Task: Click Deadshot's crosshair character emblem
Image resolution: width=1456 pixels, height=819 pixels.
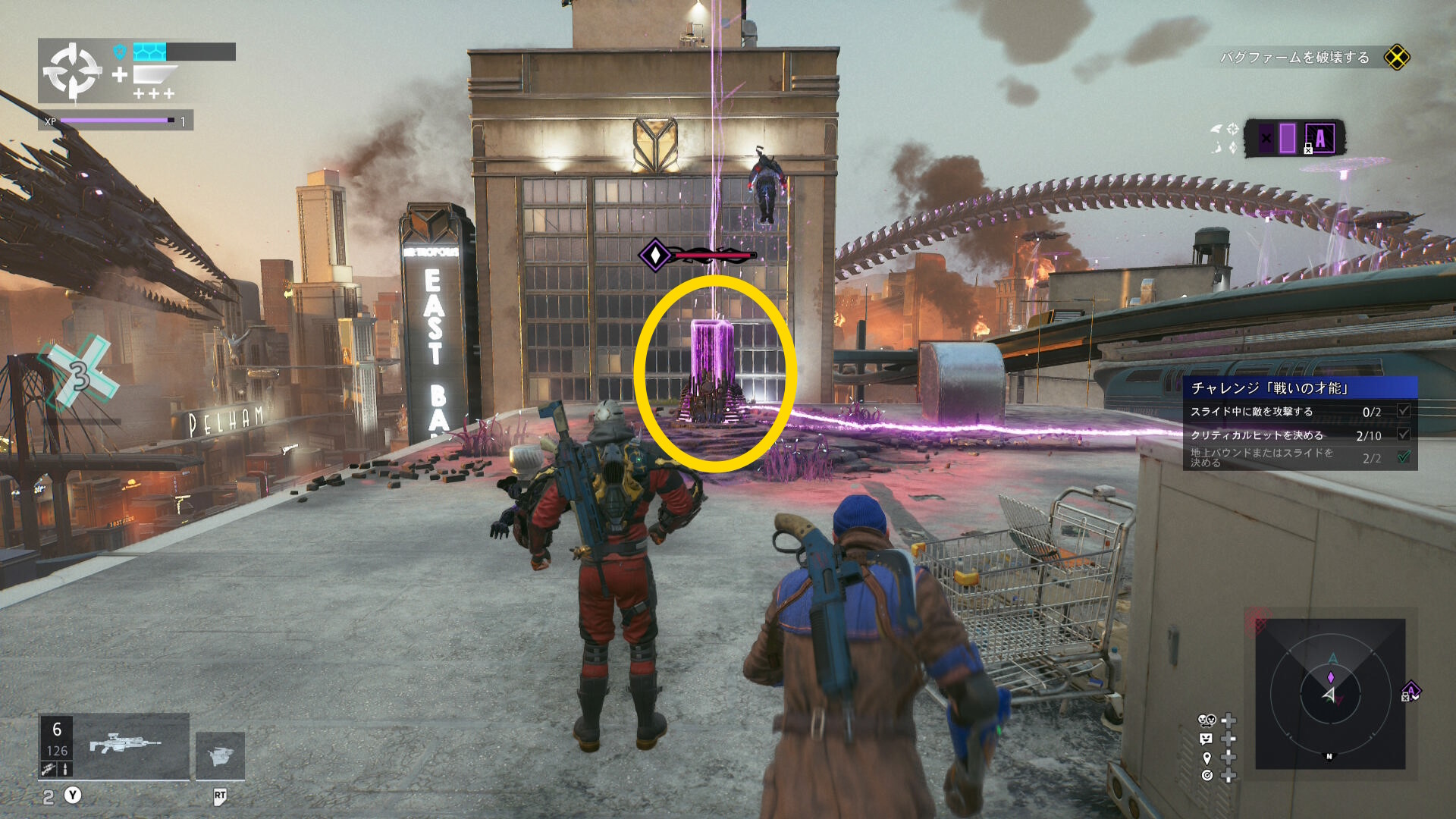Action: point(72,71)
